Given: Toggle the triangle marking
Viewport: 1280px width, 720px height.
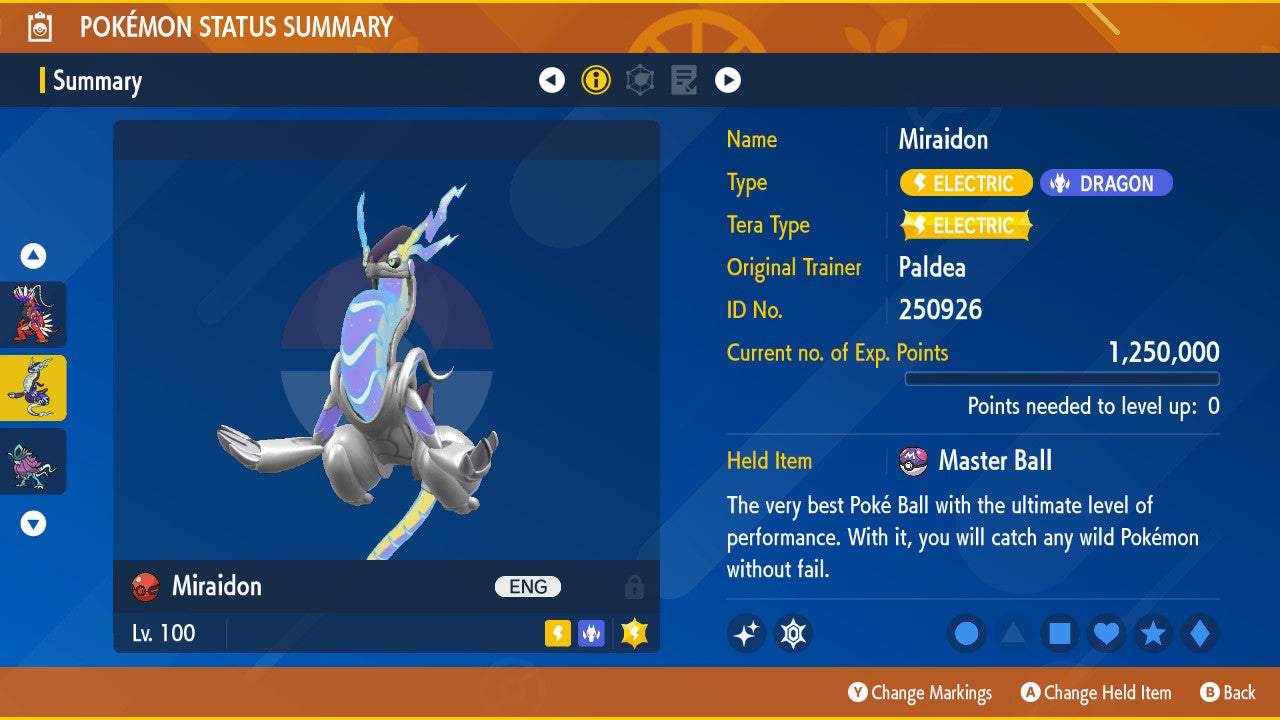Looking at the screenshot, I should click(1013, 634).
